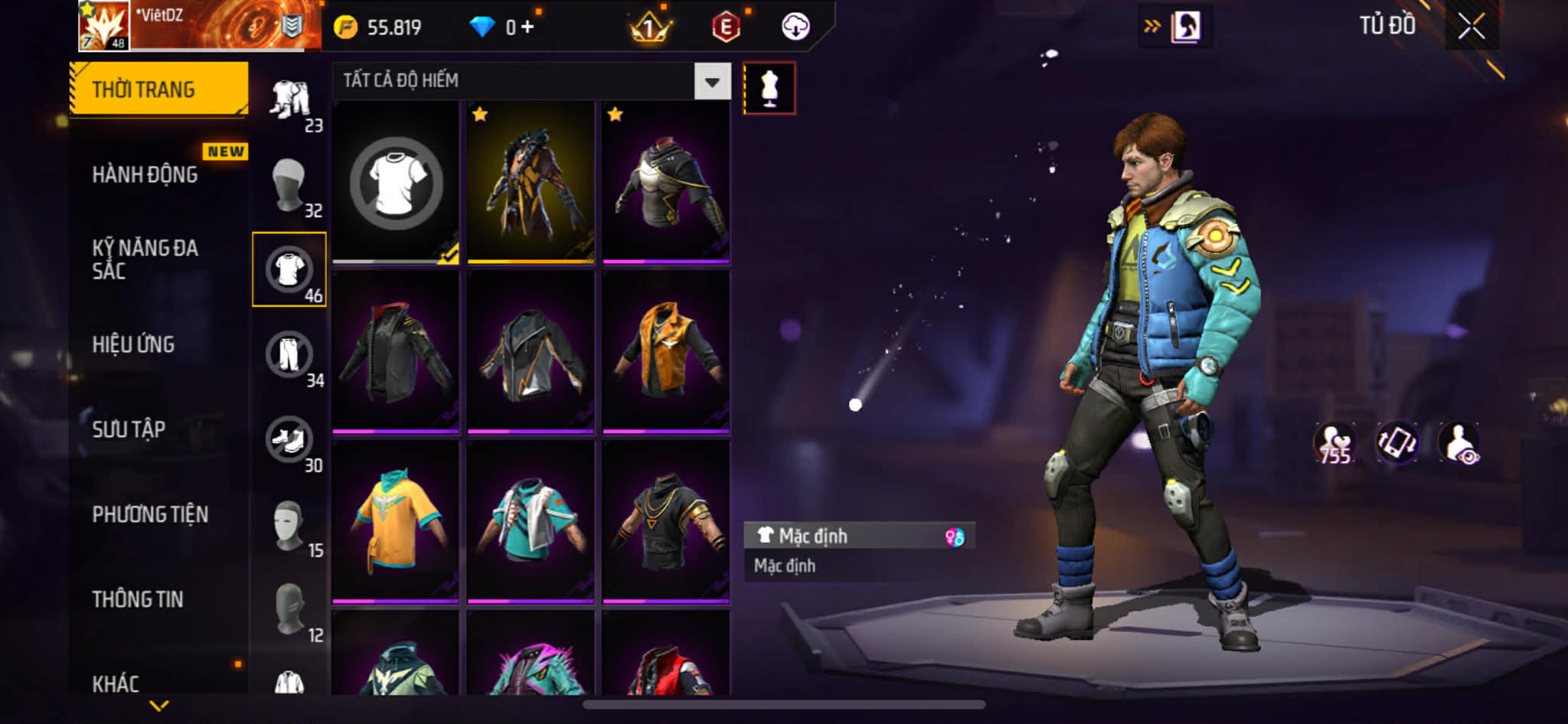Equip the yellow t-shirt with teal scarf
The width and height of the screenshot is (1568, 724).
coord(395,521)
